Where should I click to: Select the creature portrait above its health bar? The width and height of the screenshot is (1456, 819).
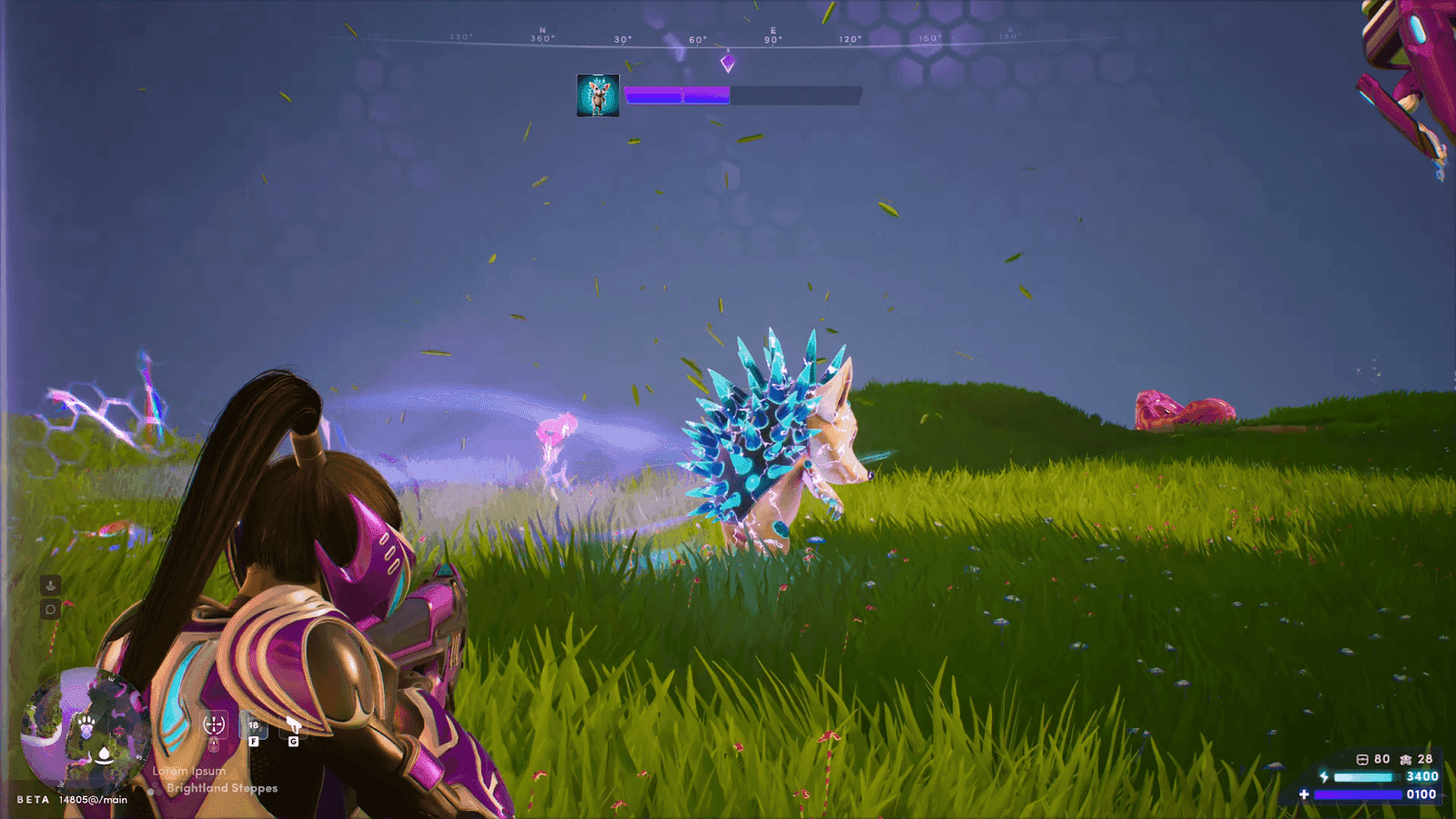point(598,96)
